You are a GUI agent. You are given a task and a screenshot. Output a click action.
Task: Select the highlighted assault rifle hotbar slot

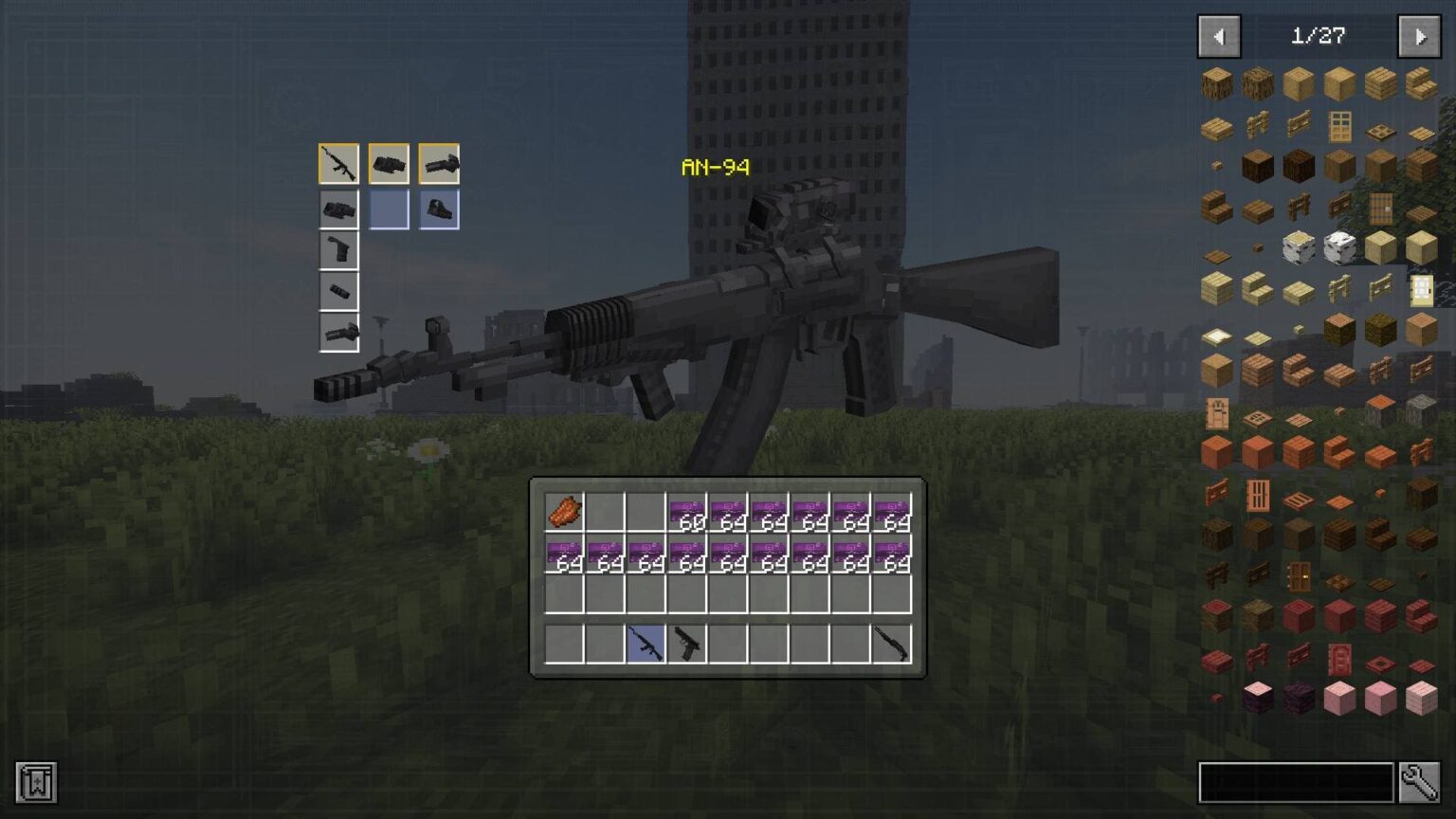(x=647, y=645)
